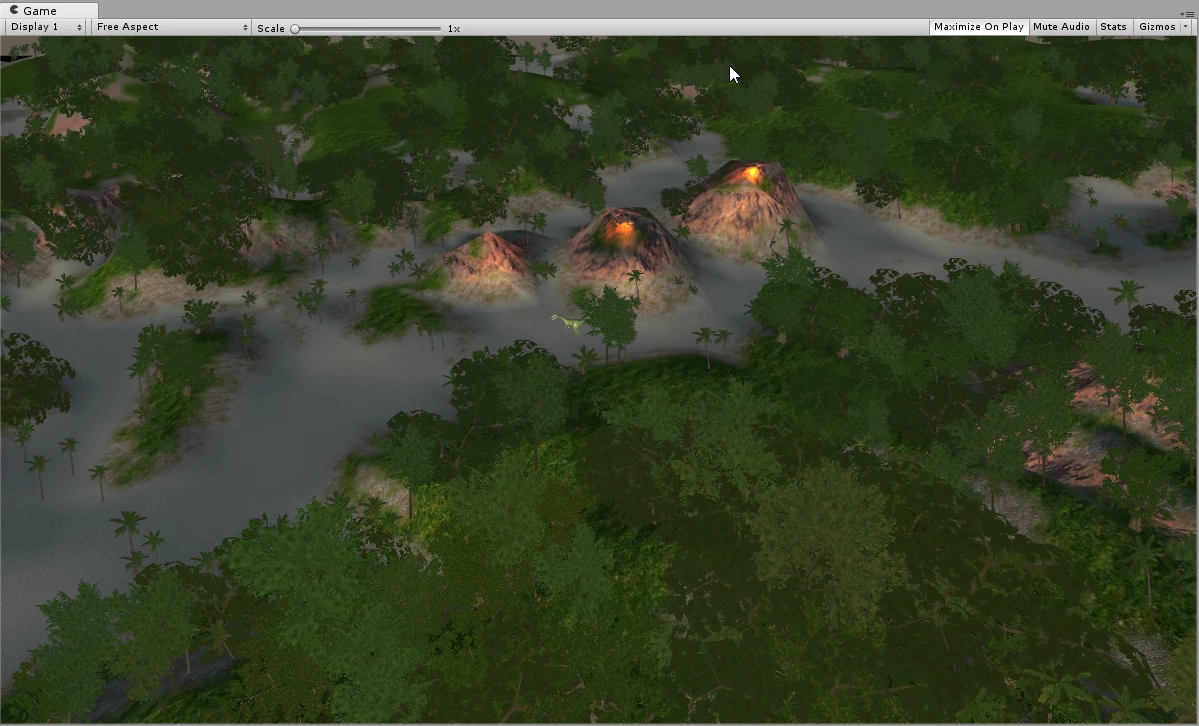Open the Display 1 dropdown
This screenshot has height=726, width=1199.
[x=46, y=27]
